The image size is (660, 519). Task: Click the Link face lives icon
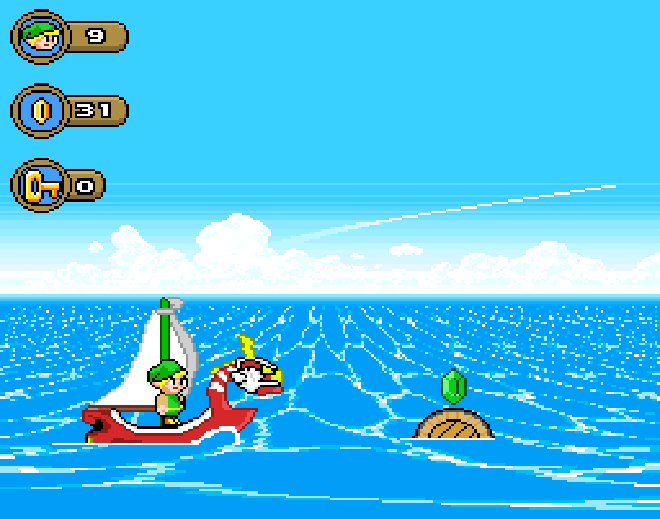tap(39, 37)
